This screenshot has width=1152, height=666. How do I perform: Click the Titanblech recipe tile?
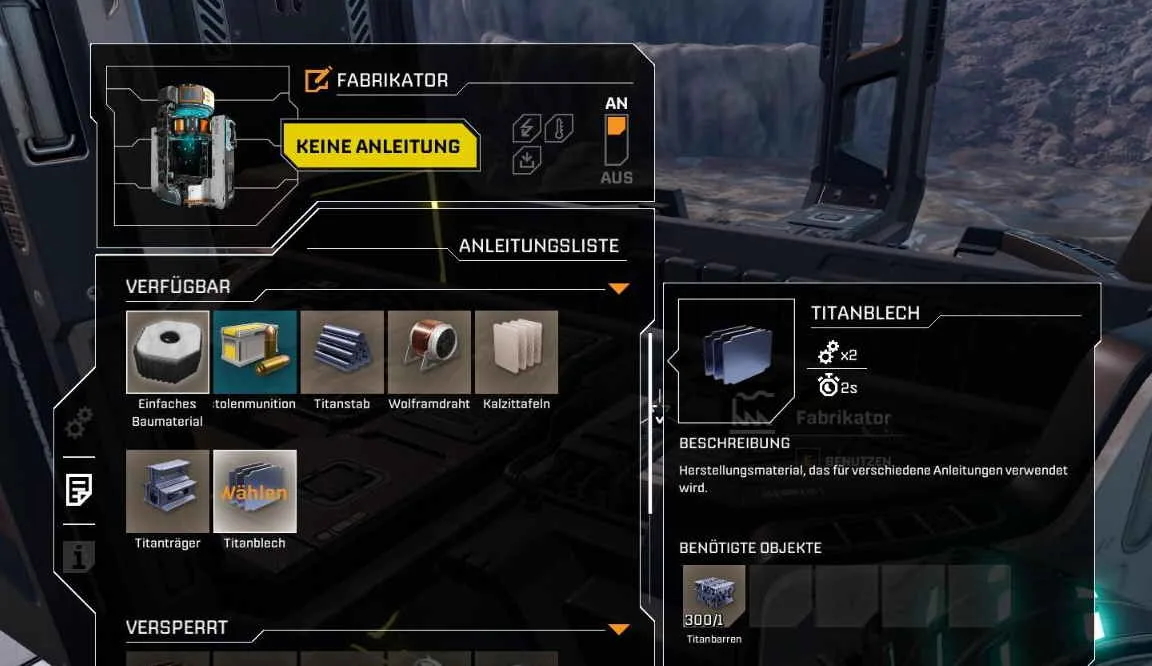coord(255,491)
